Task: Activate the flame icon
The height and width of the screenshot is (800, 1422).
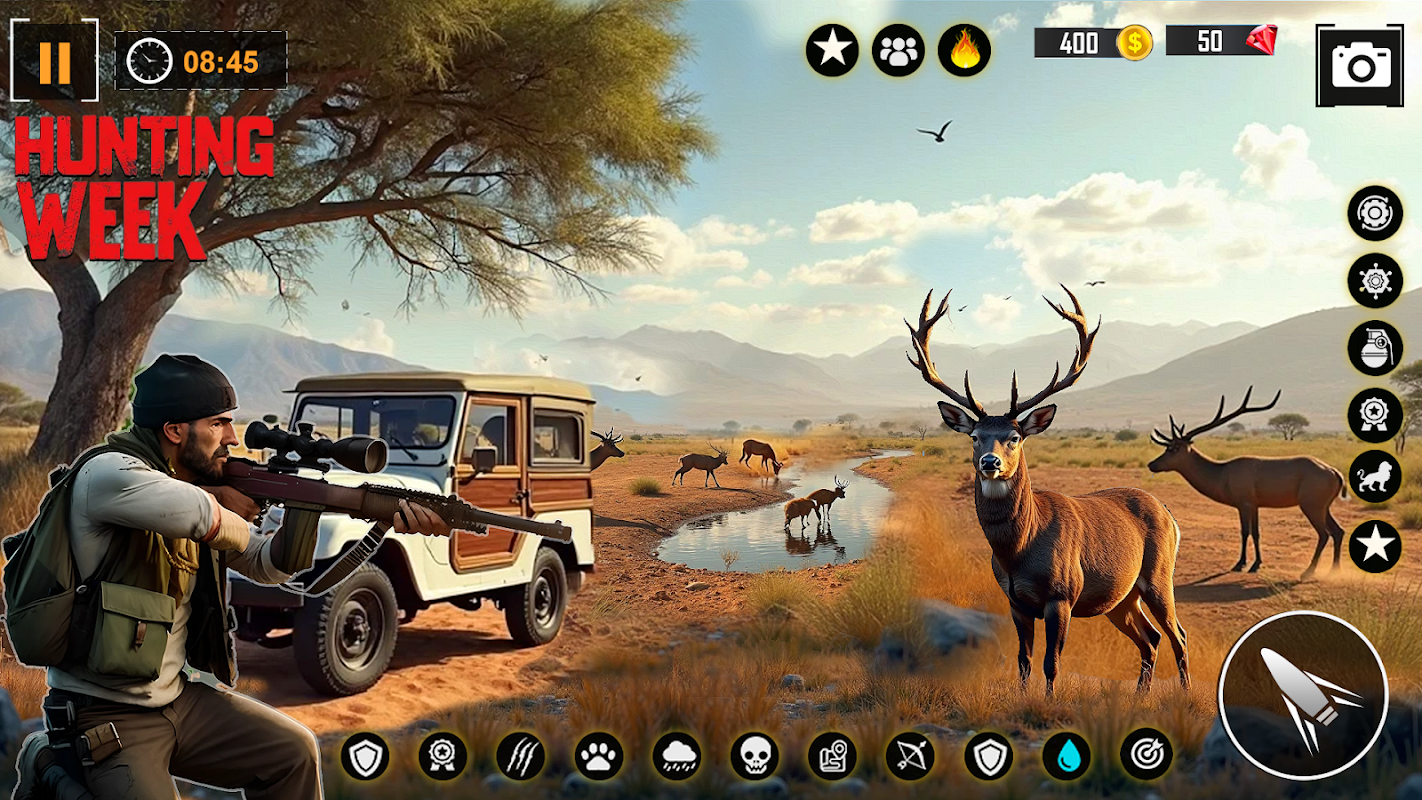Action: coord(964,51)
